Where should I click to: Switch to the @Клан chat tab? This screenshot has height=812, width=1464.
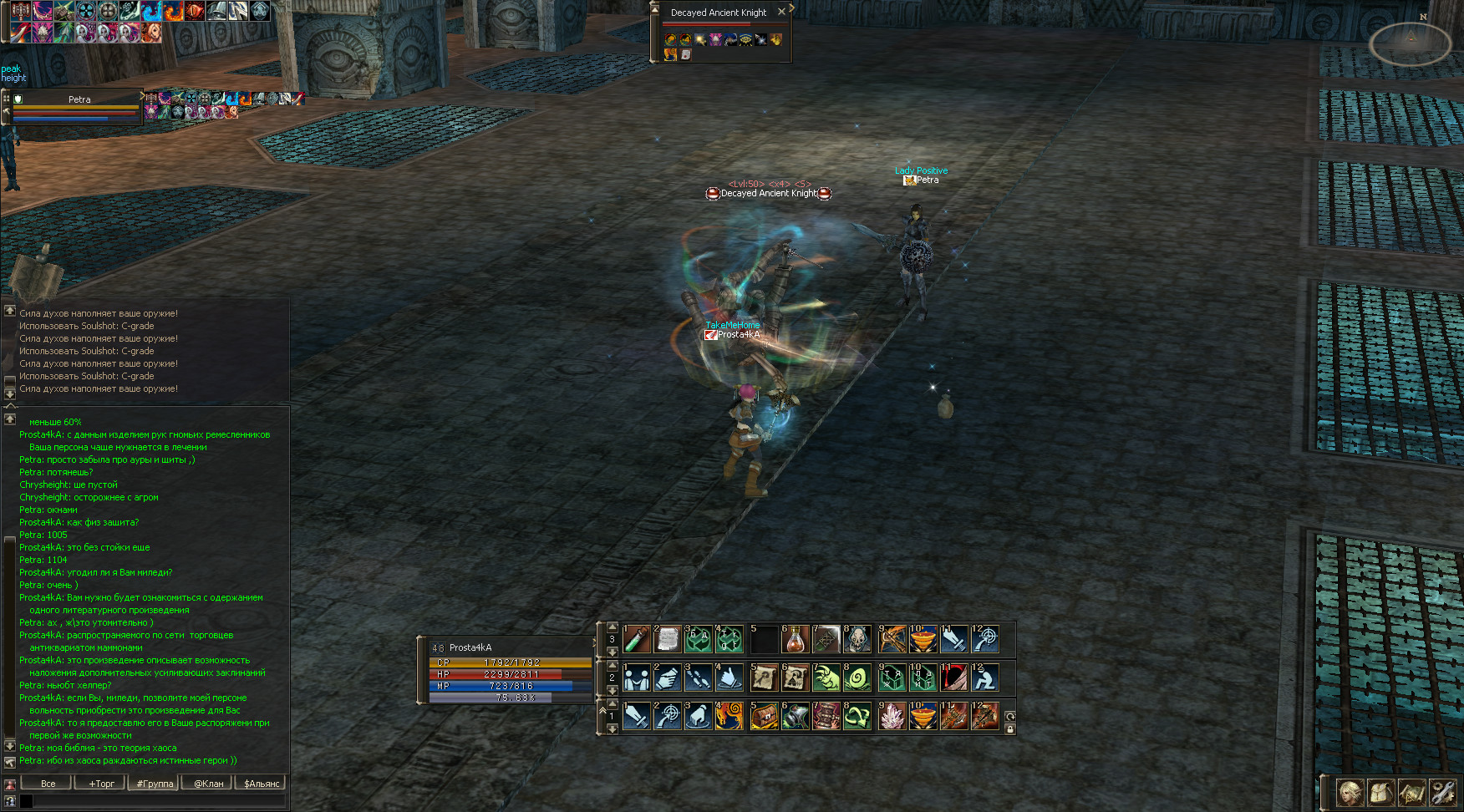pos(209,784)
